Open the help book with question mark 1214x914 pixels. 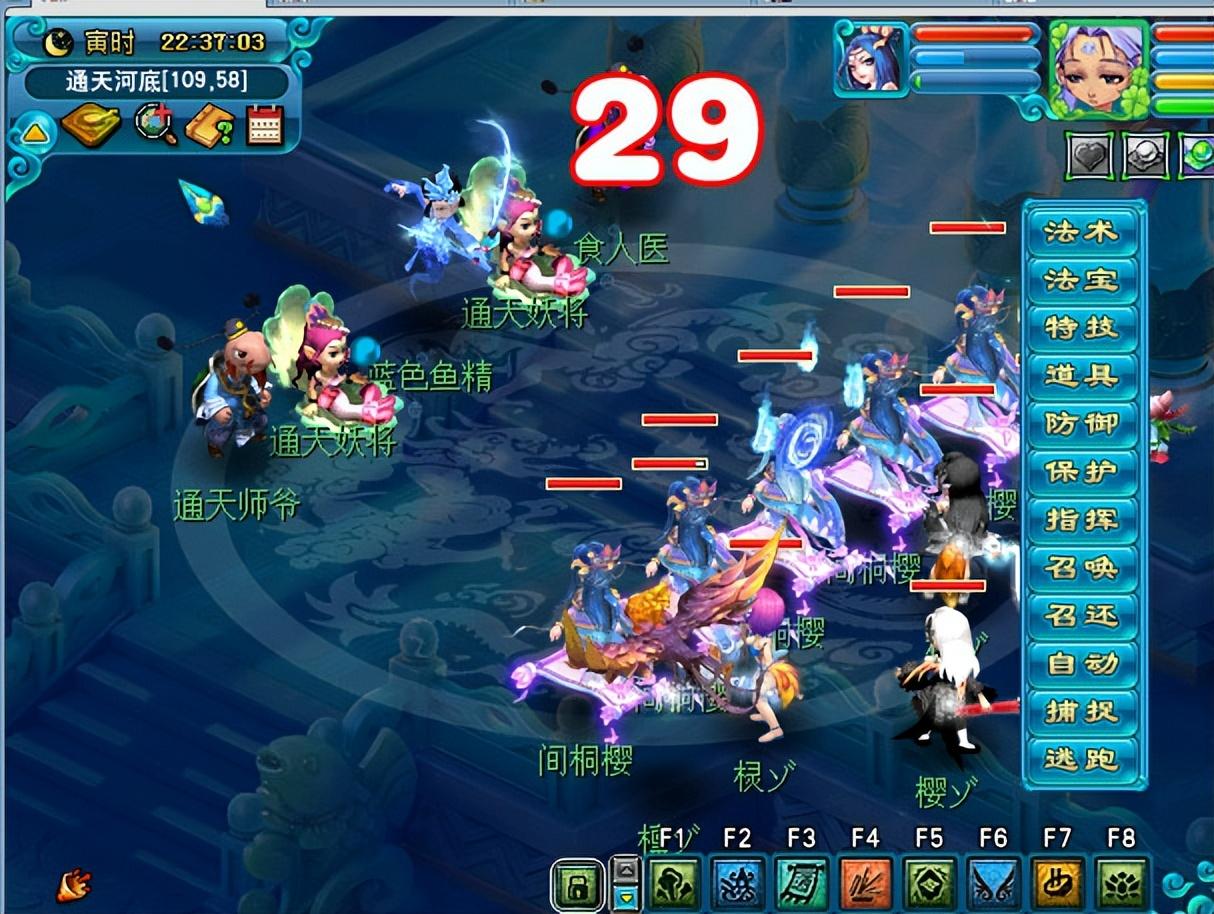[x=210, y=125]
